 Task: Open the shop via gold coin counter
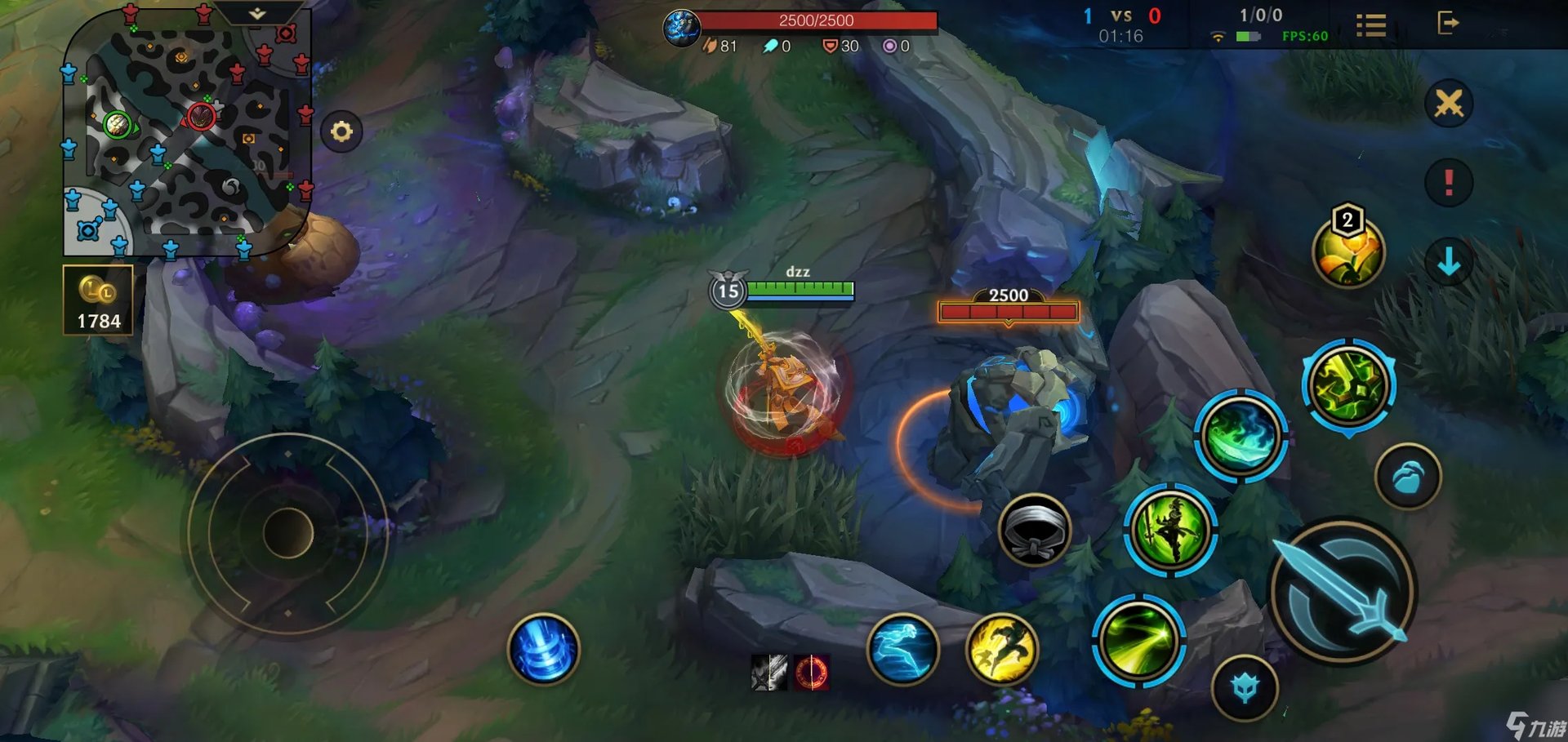click(x=98, y=300)
